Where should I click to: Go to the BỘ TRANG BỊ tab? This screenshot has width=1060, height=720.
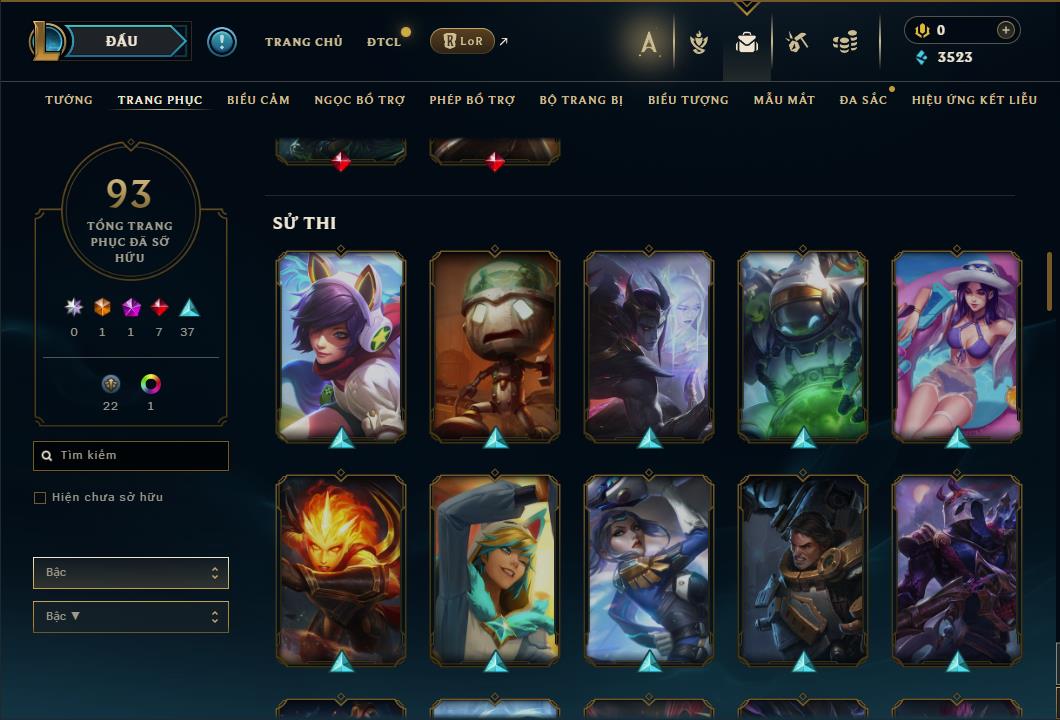(x=581, y=100)
